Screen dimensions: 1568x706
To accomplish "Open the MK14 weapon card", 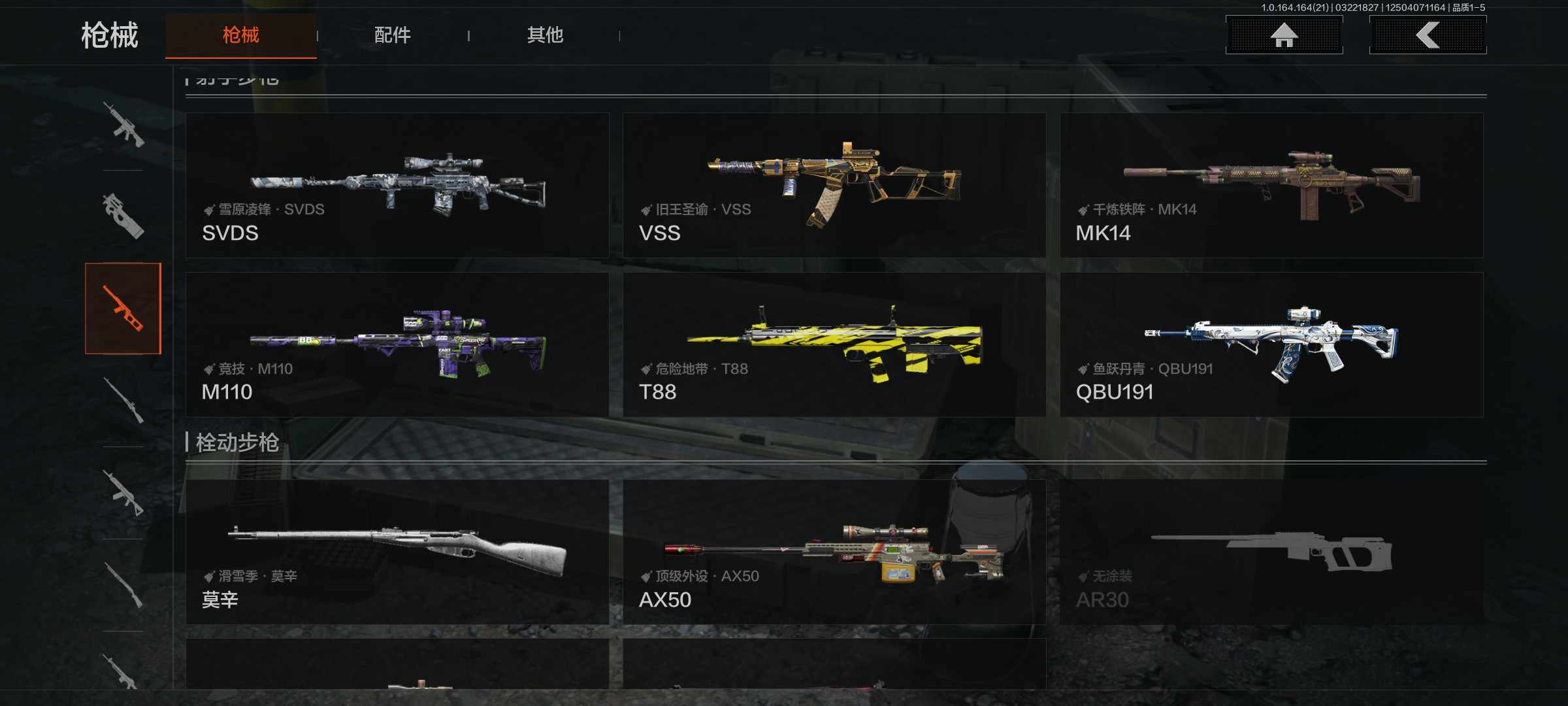I will point(1271,185).
